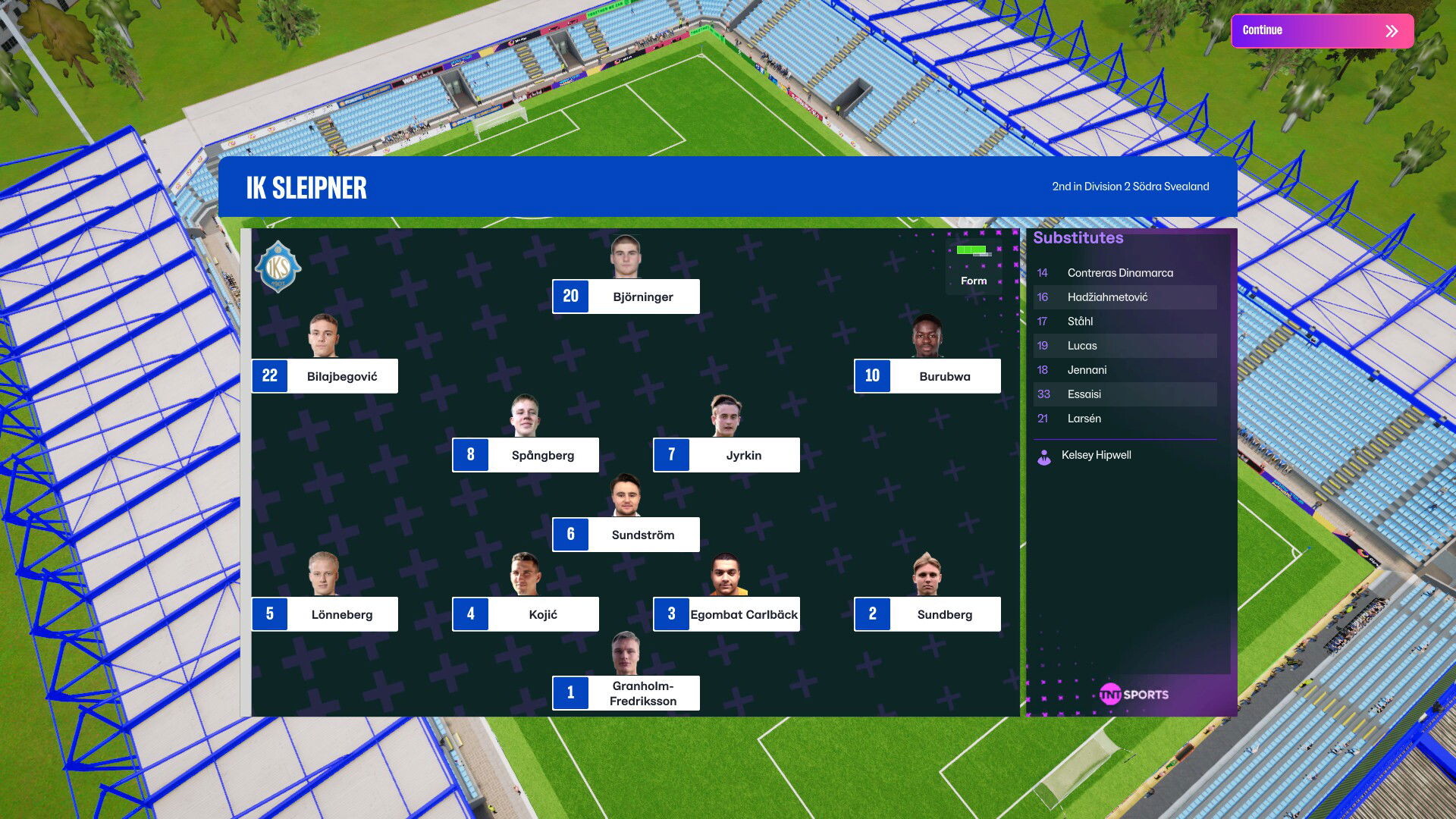Select Egombat Carlbäck's player card

tap(726, 614)
